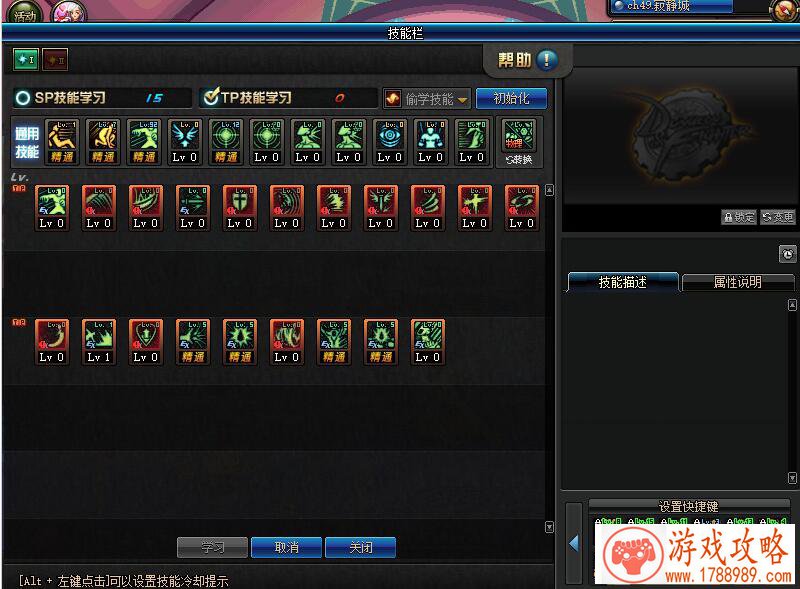Switch to the 属性说明 tab
Viewport: 800px width, 589px height.
pos(738,282)
